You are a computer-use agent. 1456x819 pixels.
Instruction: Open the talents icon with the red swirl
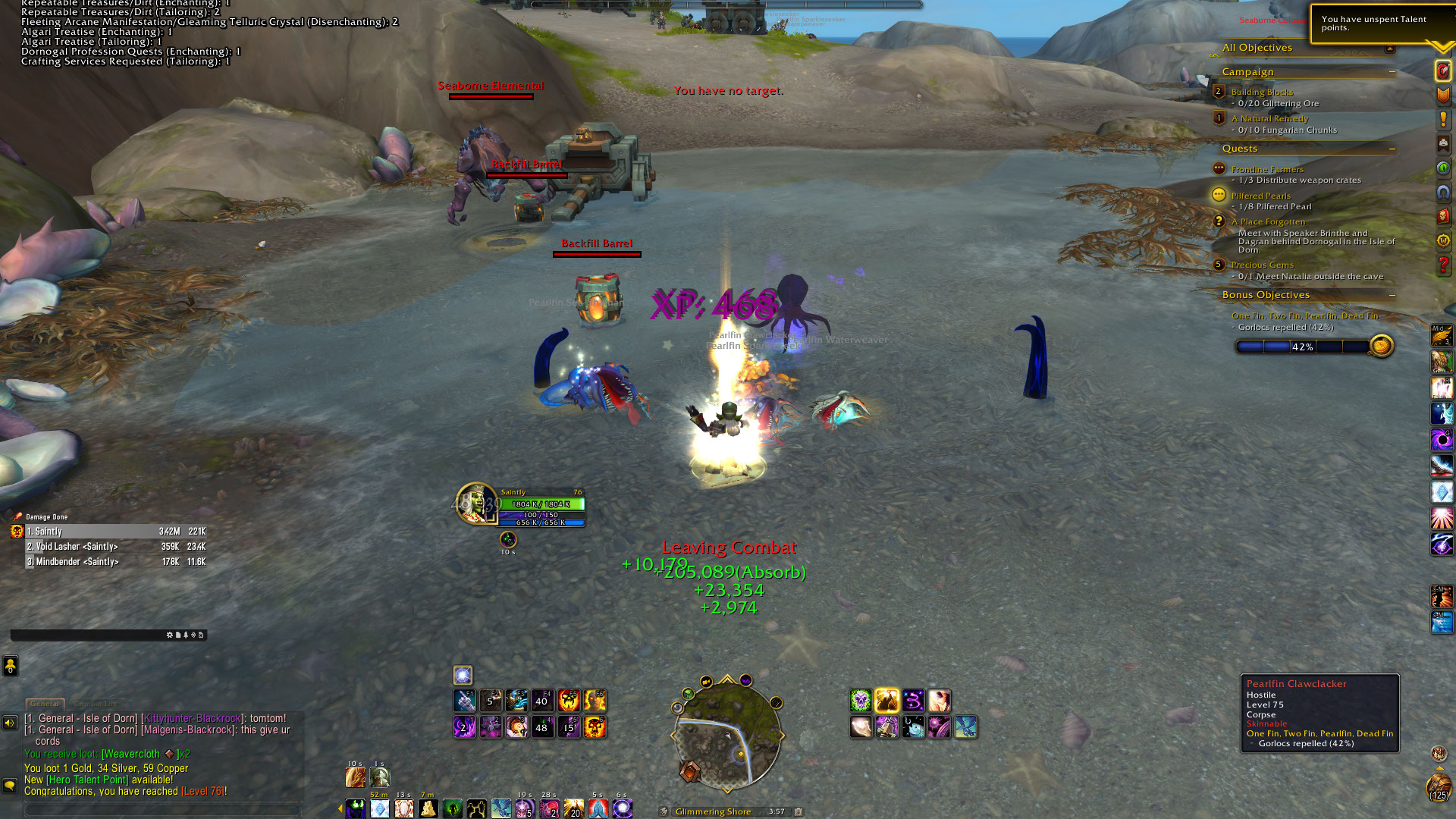pyautogui.click(x=1442, y=71)
